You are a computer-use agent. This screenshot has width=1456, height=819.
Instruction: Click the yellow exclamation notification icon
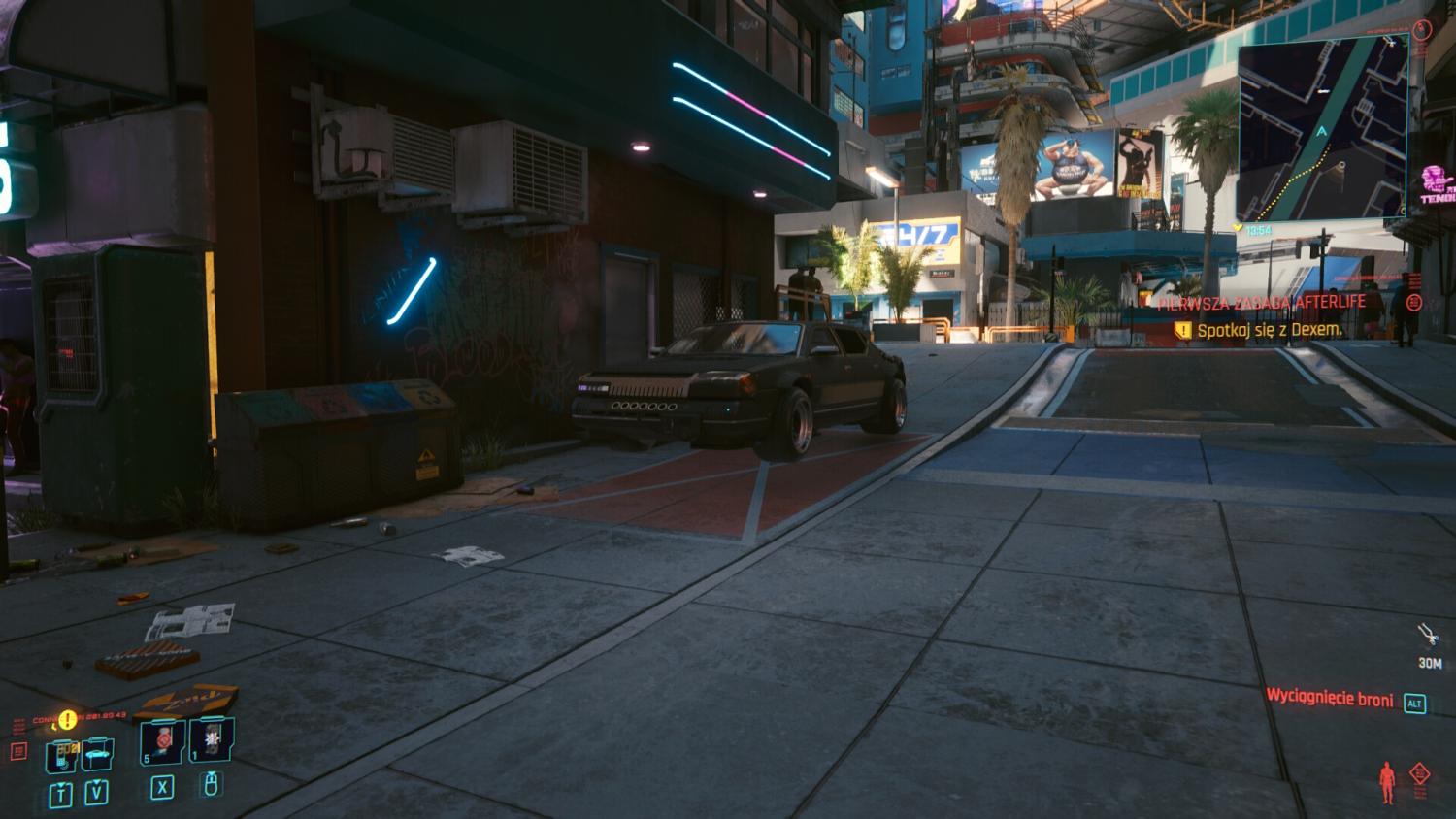67,720
